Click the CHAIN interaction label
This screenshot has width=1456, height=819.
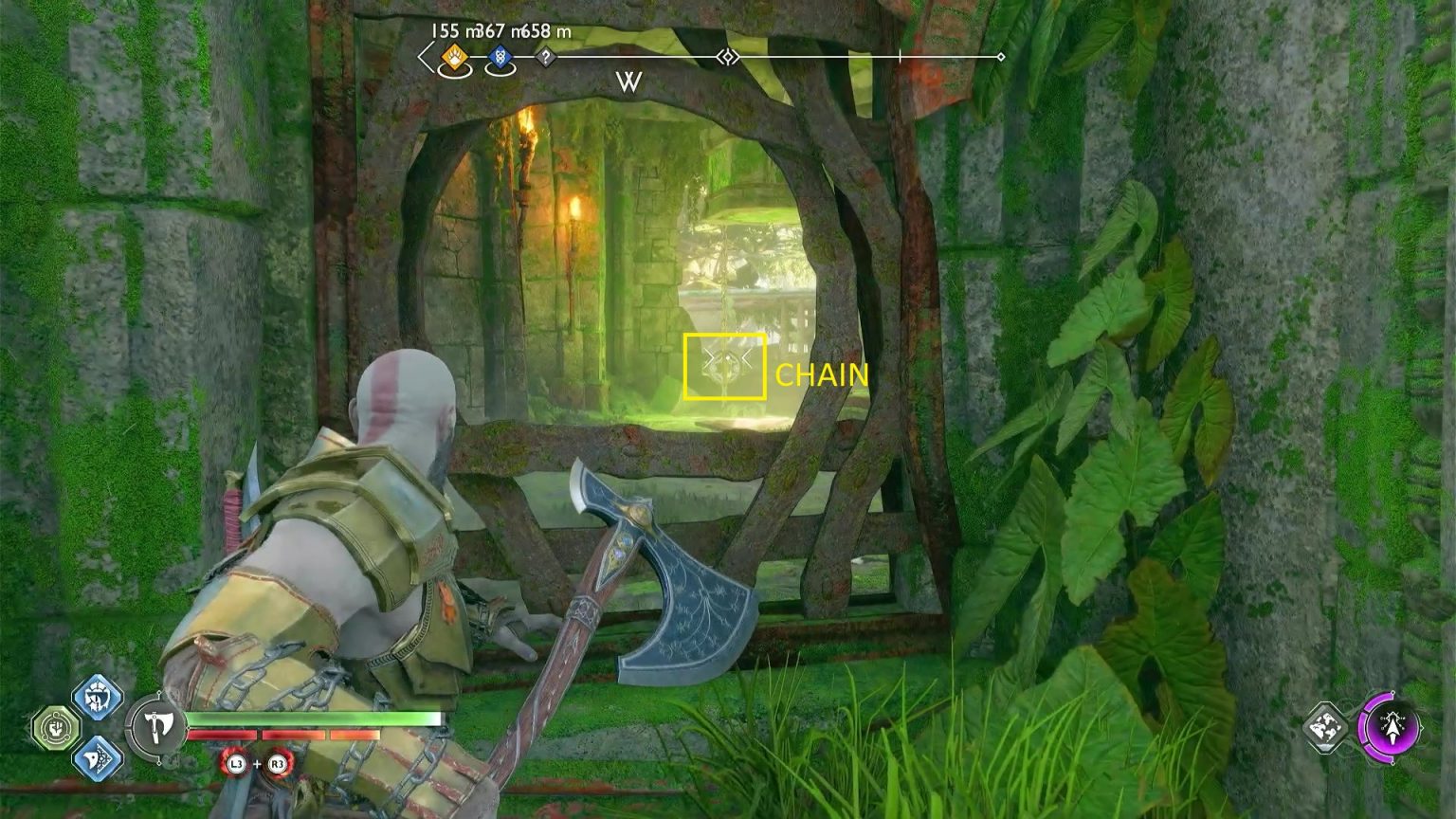click(x=821, y=376)
